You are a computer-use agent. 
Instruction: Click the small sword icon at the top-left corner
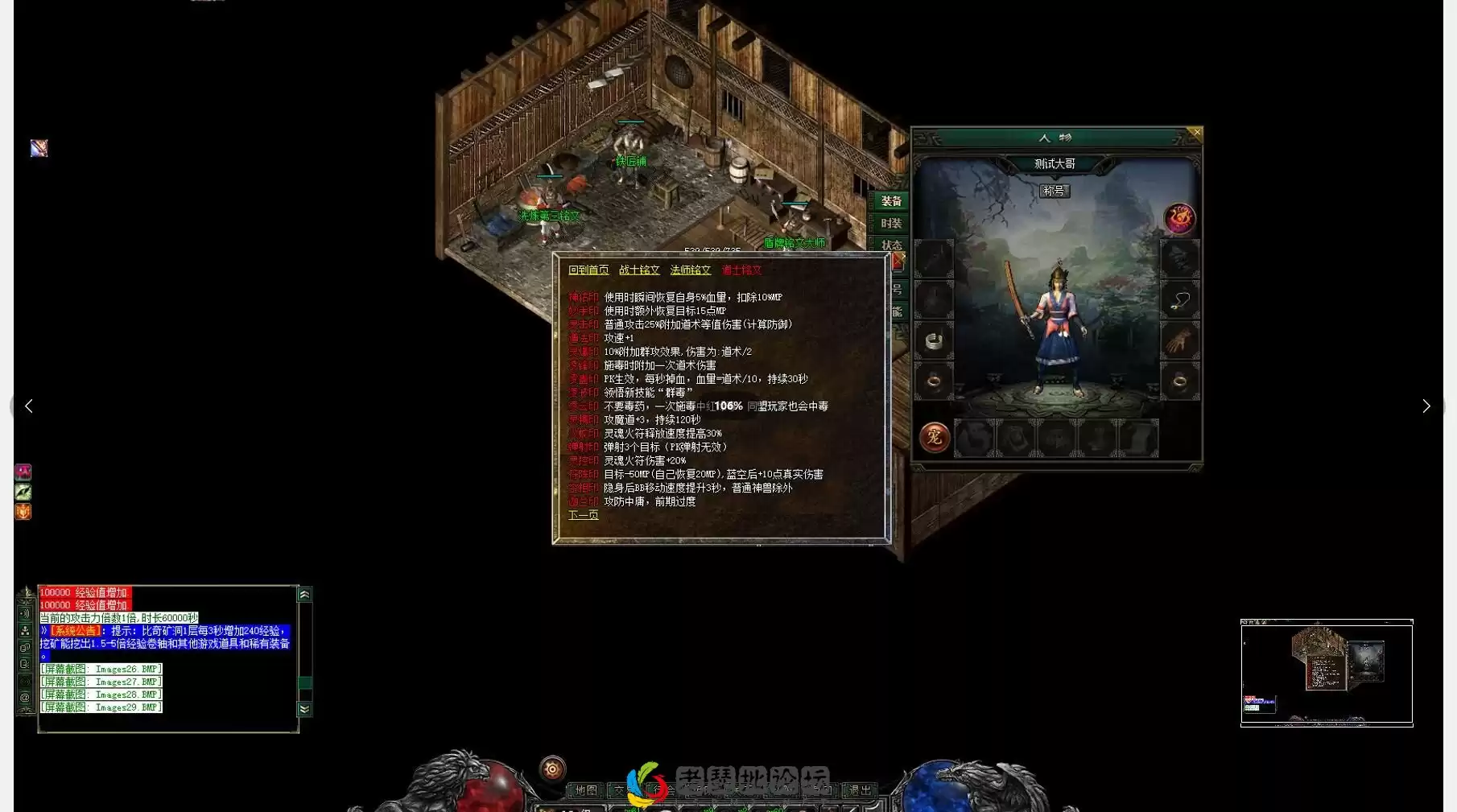coord(38,148)
